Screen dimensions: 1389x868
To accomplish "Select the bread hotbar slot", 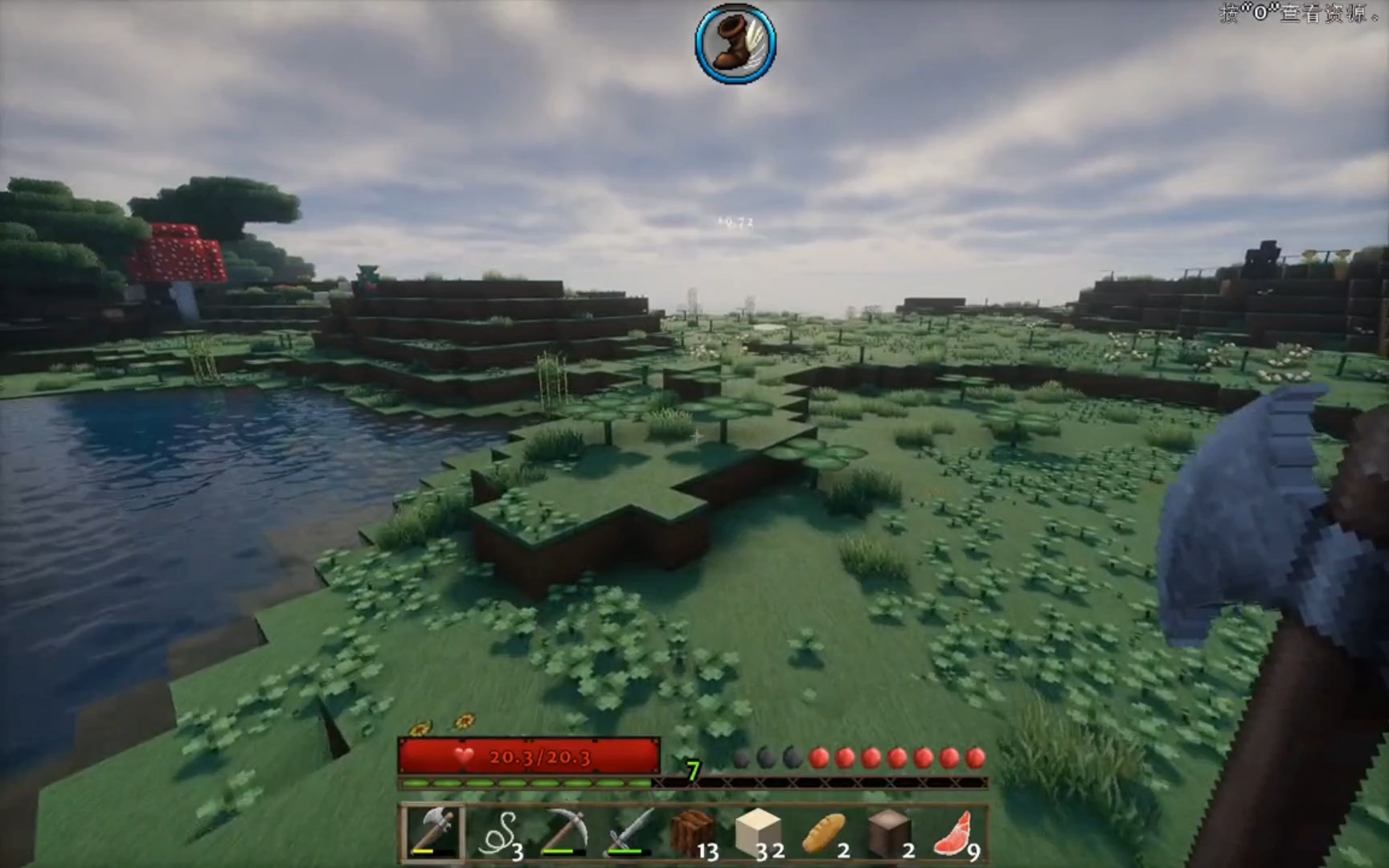I will [x=824, y=833].
